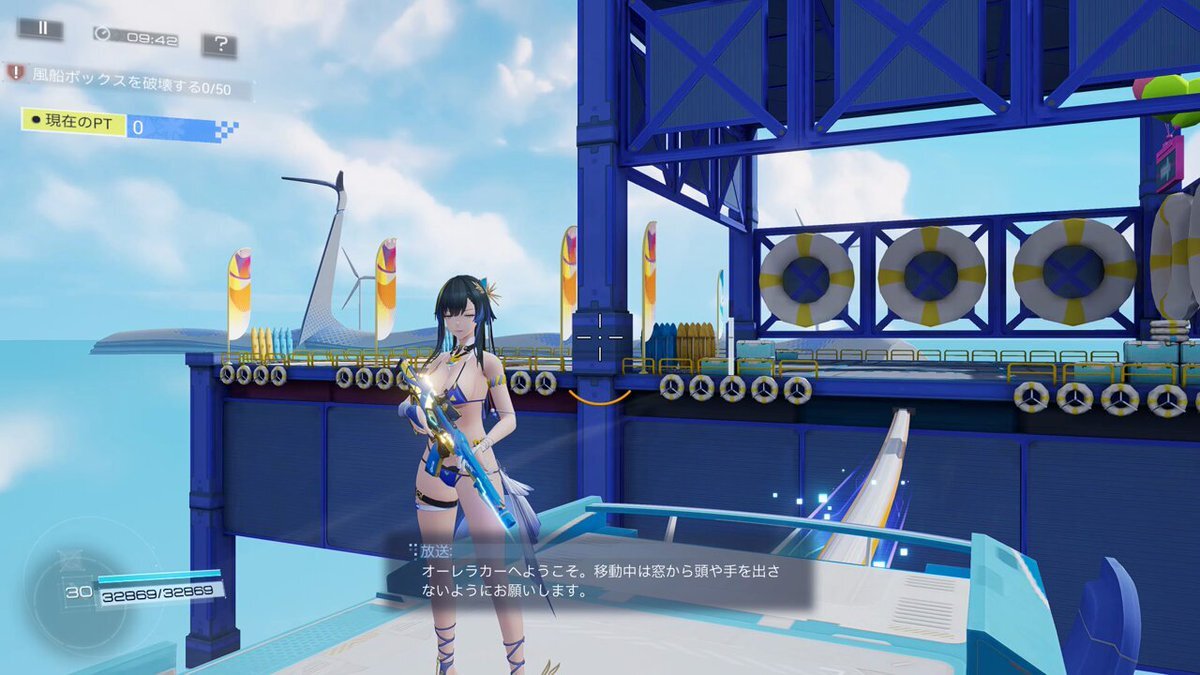
Task: Open the question mark help button
Action: [219, 45]
